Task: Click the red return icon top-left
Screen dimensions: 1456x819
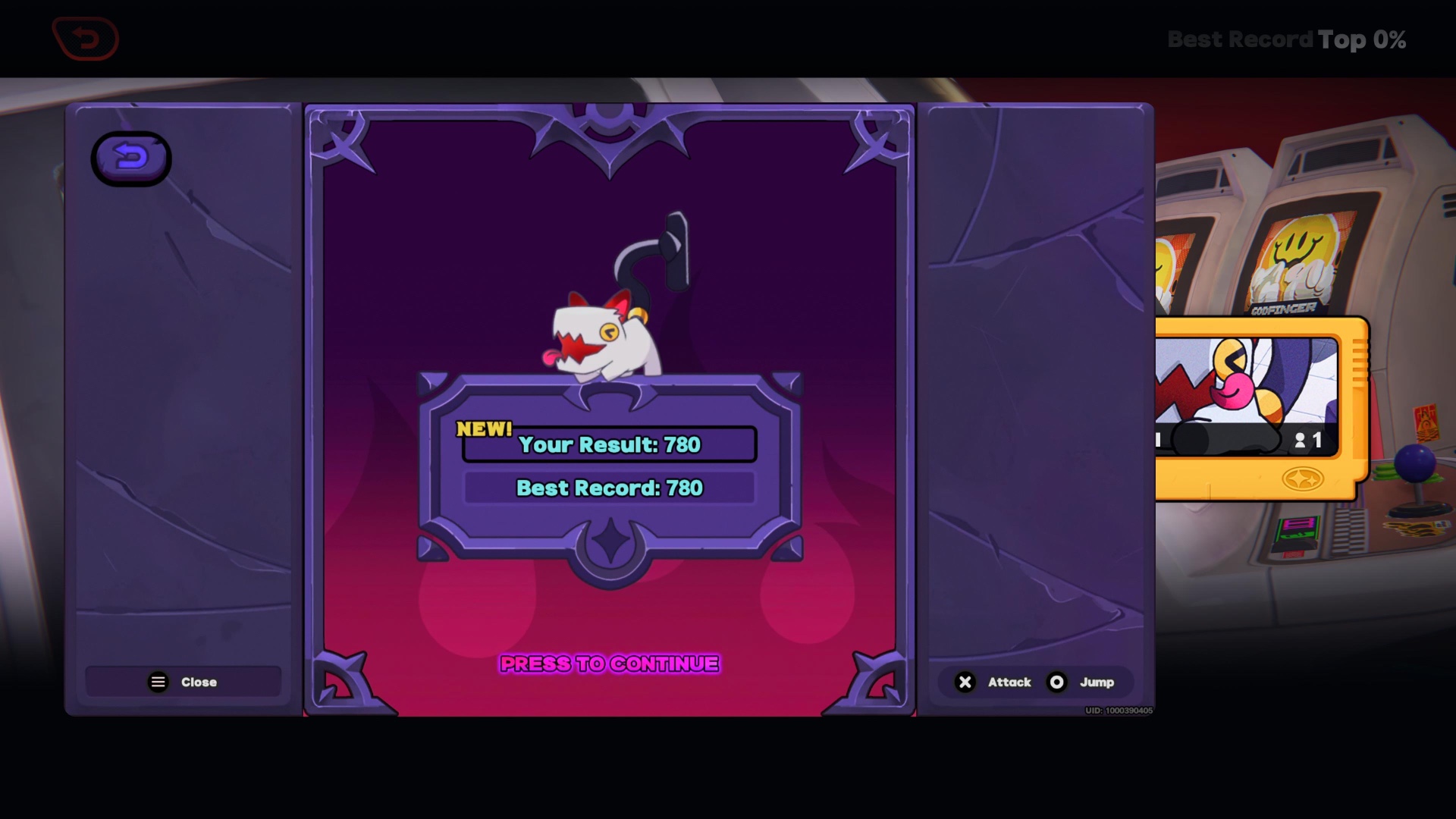Action: 86,38
